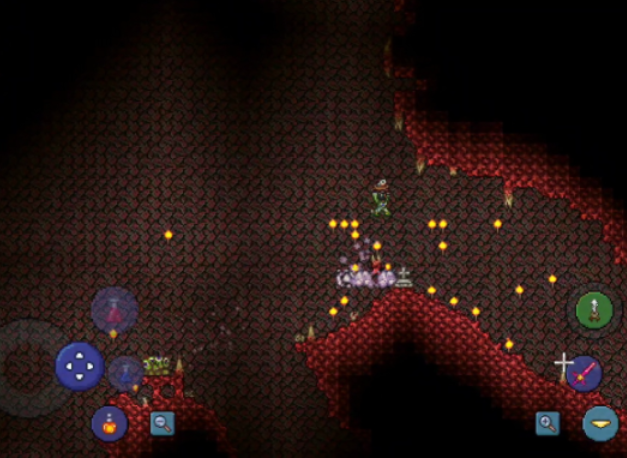This screenshot has width=627, height=458.
Task: Click the zoom-out magnifier button
Action: coord(162,423)
